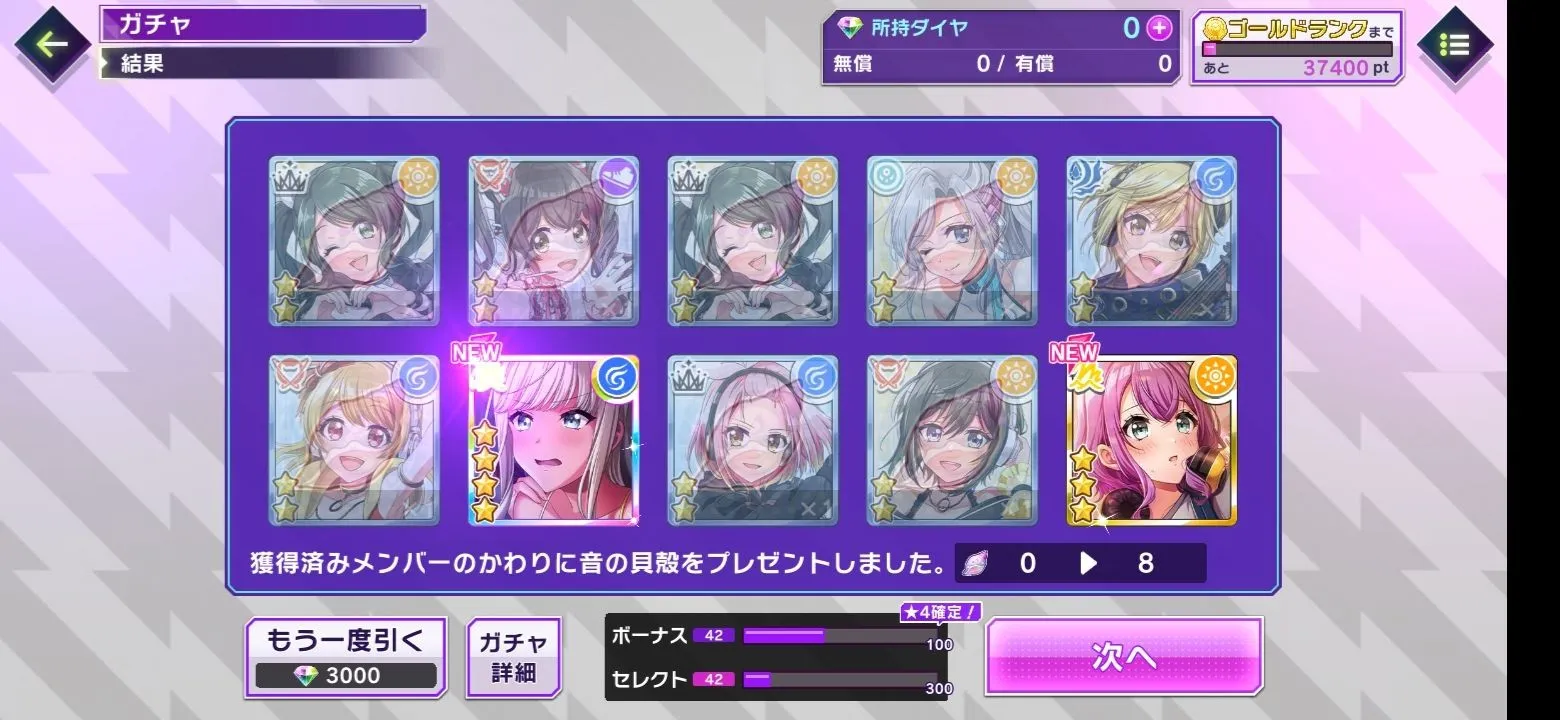View the silver-haired member card

coord(952,241)
